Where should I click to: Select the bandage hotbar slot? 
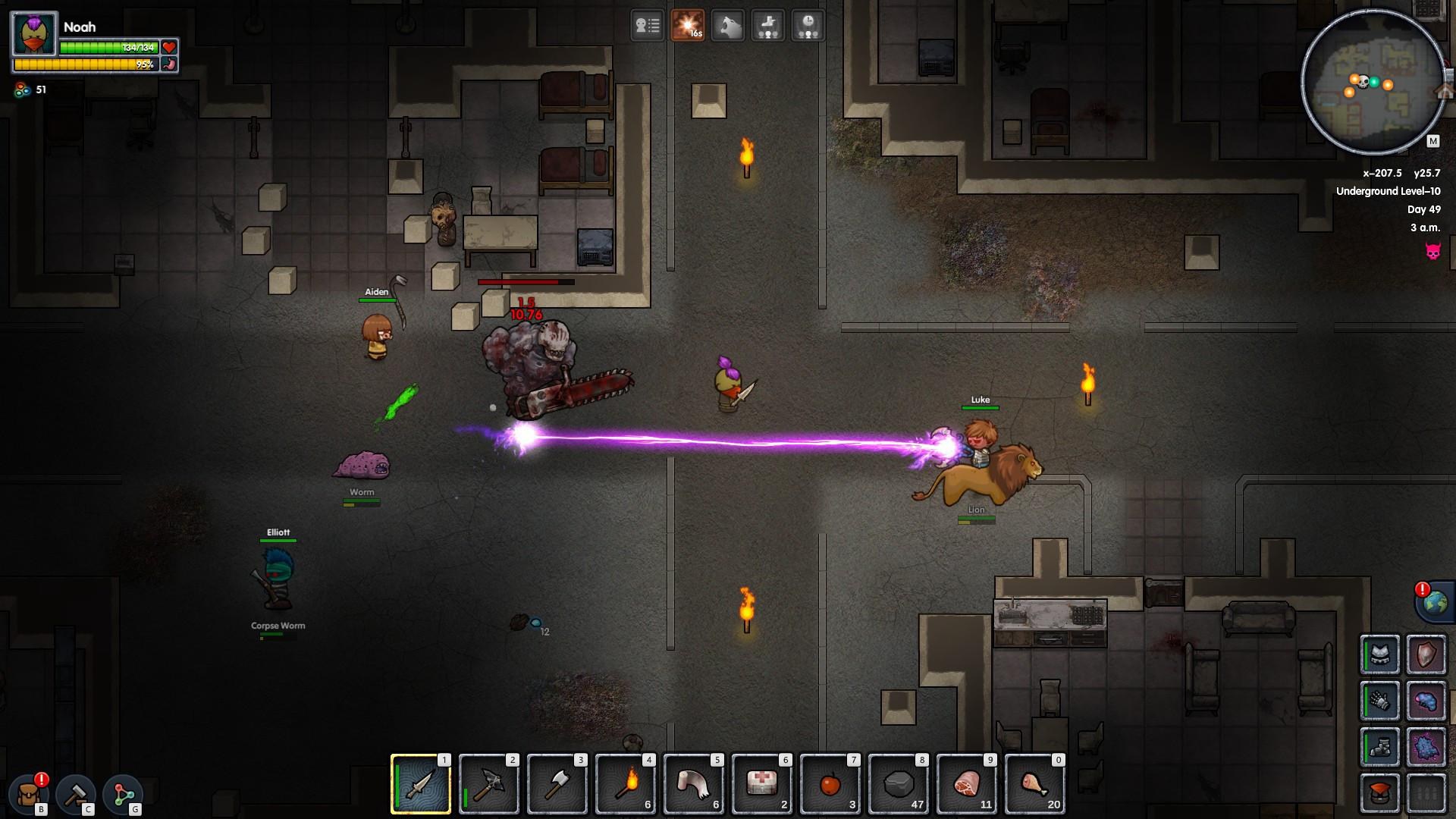coord(694,784)
